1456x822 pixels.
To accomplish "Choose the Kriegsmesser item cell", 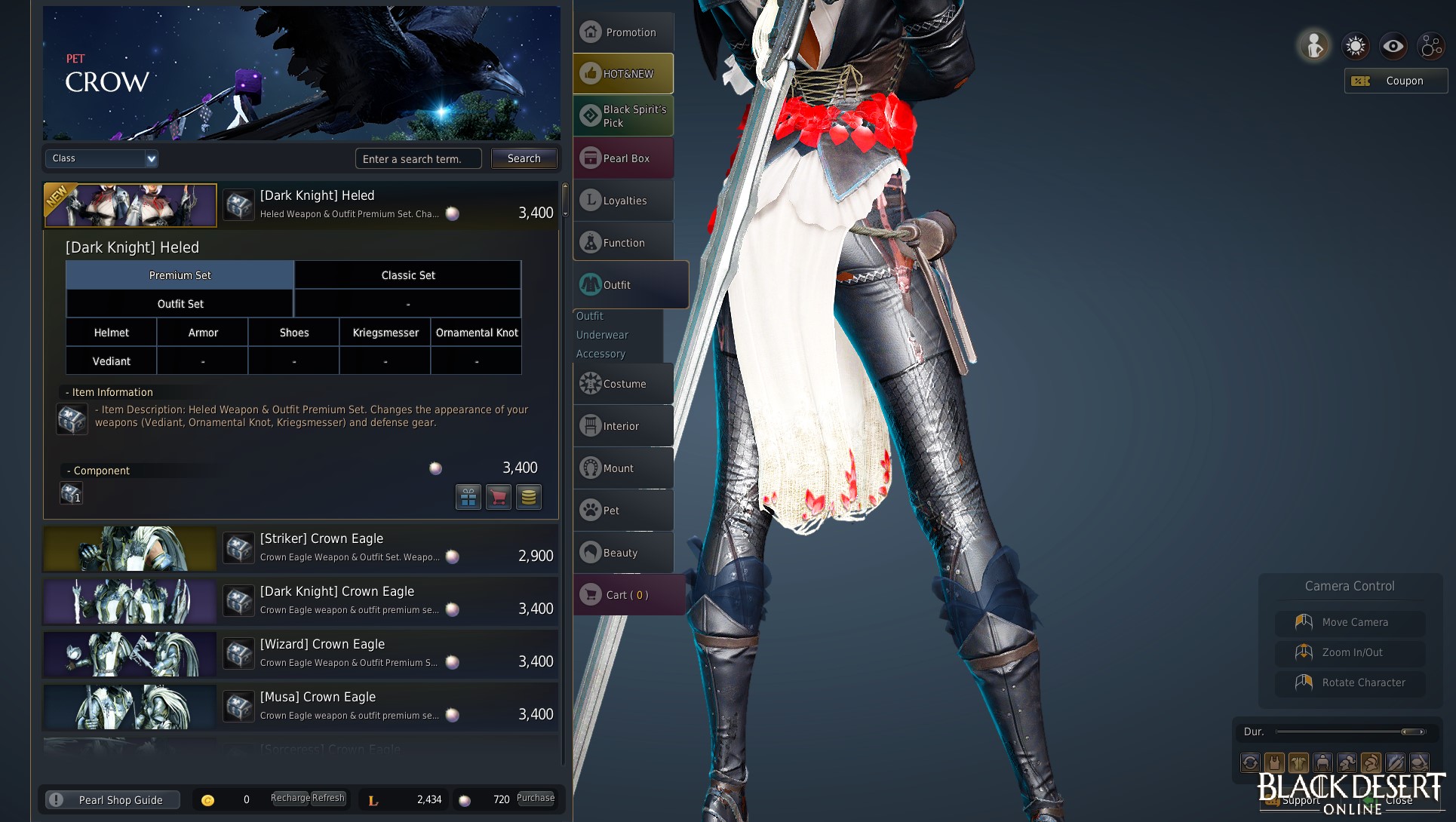I will coord(385,333).
